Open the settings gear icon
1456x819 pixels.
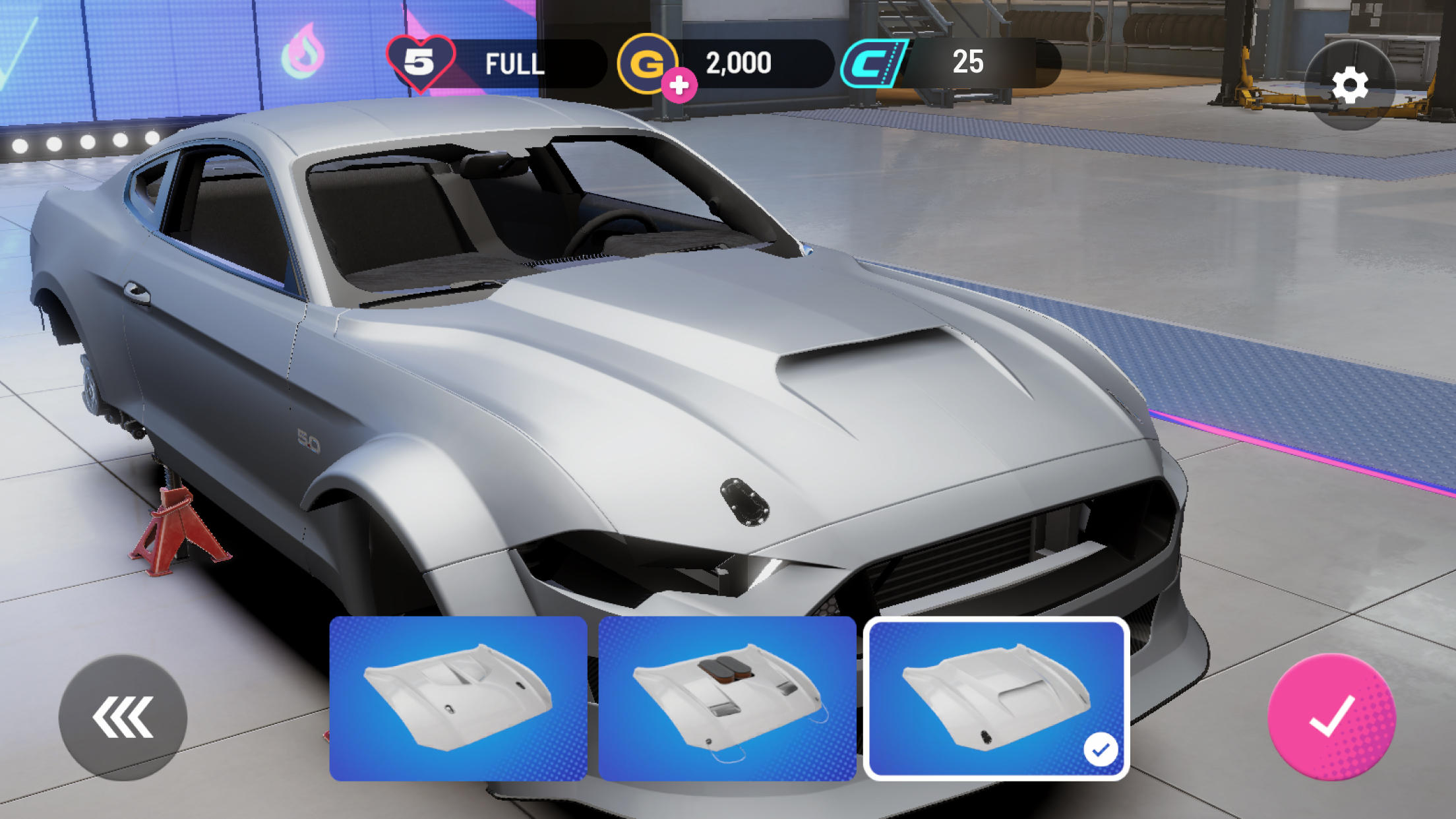click(1350, 86)
